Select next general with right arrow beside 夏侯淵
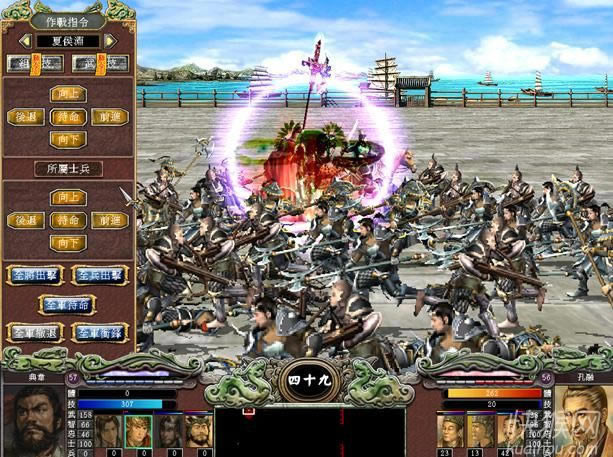Screen dimensions: 613x457 (x=110, y=41)
